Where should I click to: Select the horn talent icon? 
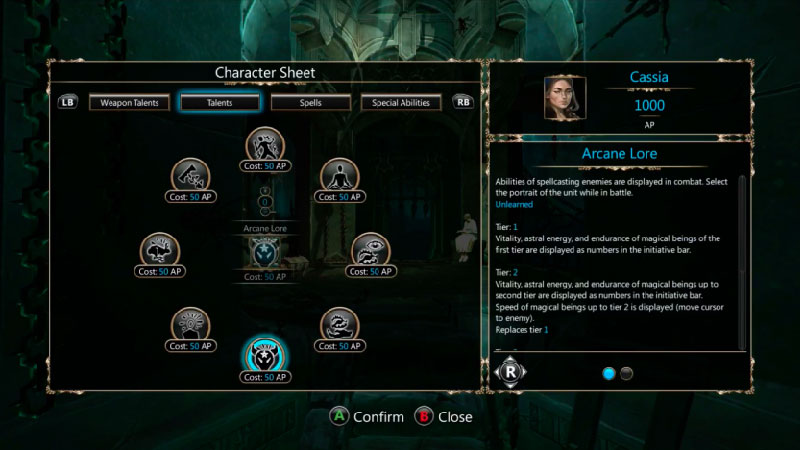coord(190,176)
